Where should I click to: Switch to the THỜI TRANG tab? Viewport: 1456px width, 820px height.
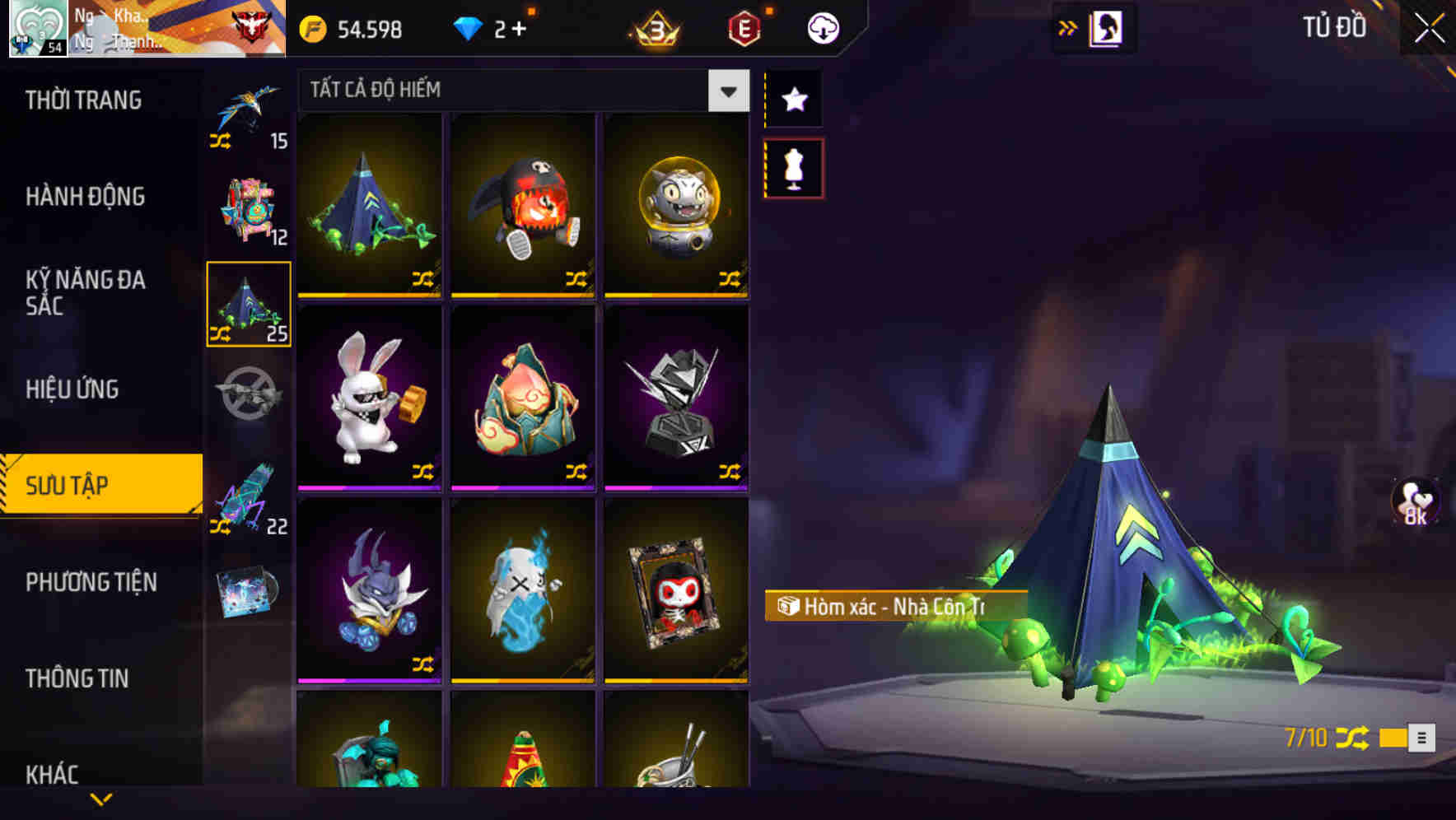tap(82, 99)
